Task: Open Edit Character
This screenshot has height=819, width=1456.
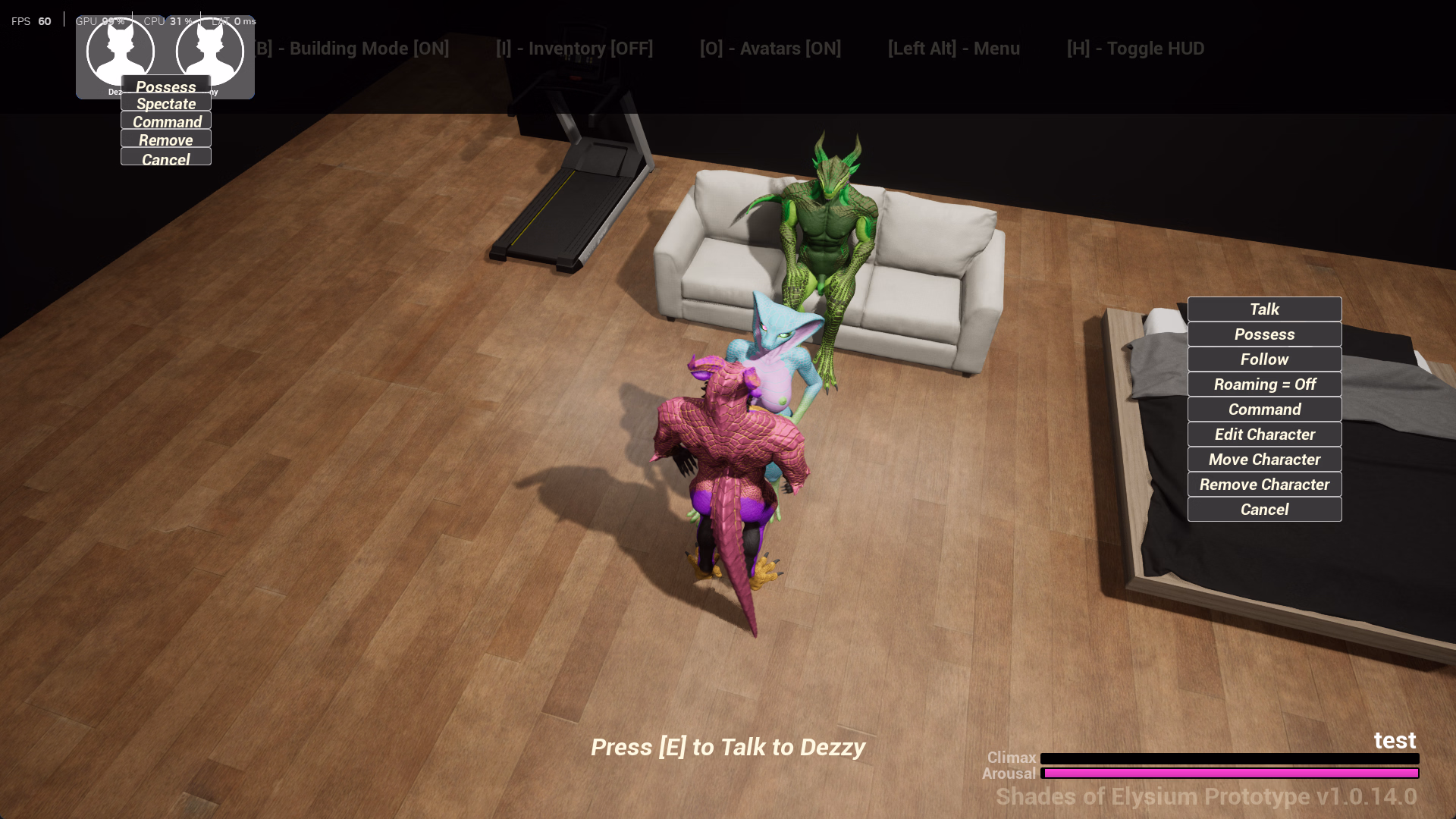Action: pyautogui.click(x=1264, y=435)
